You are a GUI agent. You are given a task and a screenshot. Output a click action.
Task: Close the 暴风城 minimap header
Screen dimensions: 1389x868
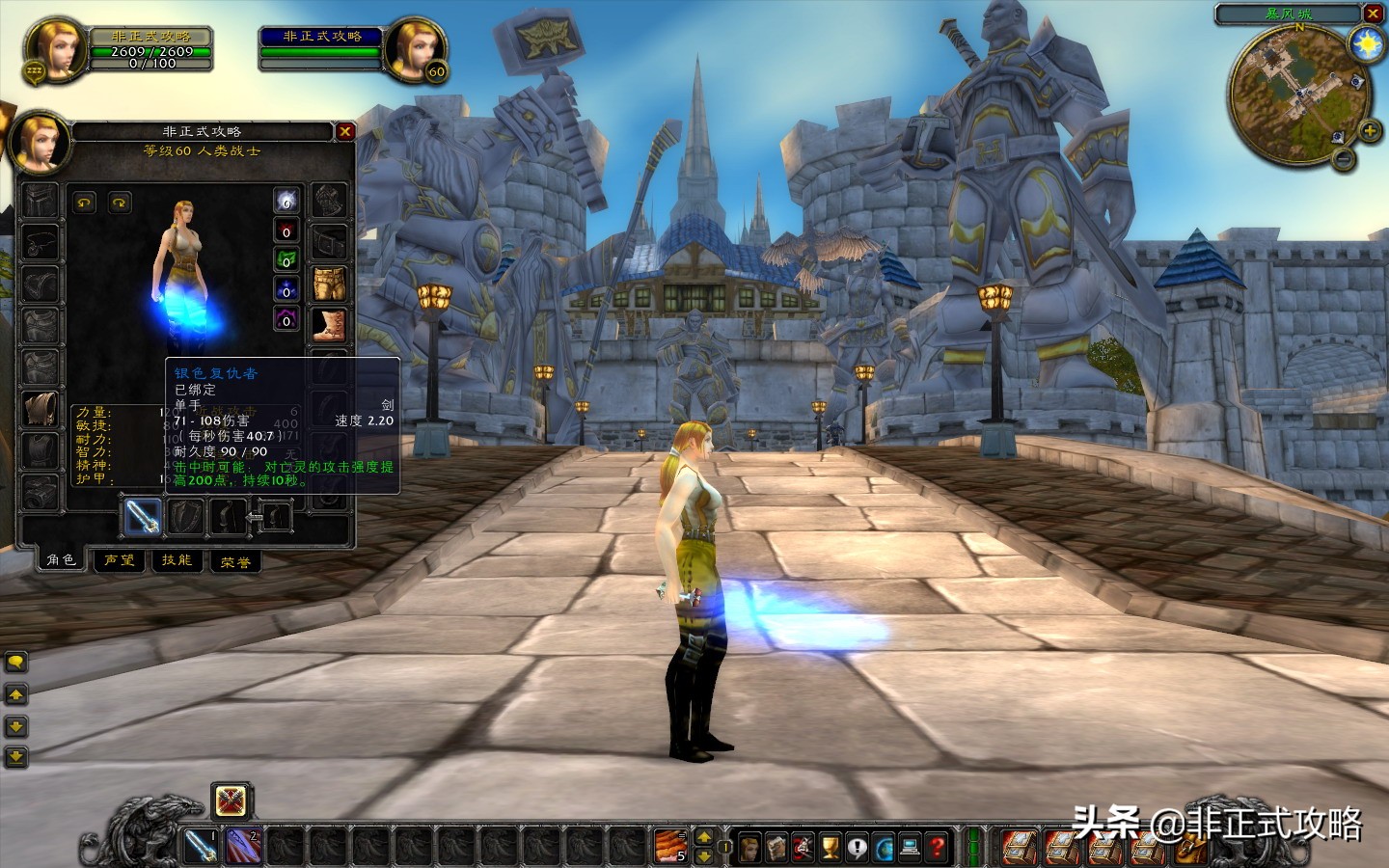coord(1373,14)
